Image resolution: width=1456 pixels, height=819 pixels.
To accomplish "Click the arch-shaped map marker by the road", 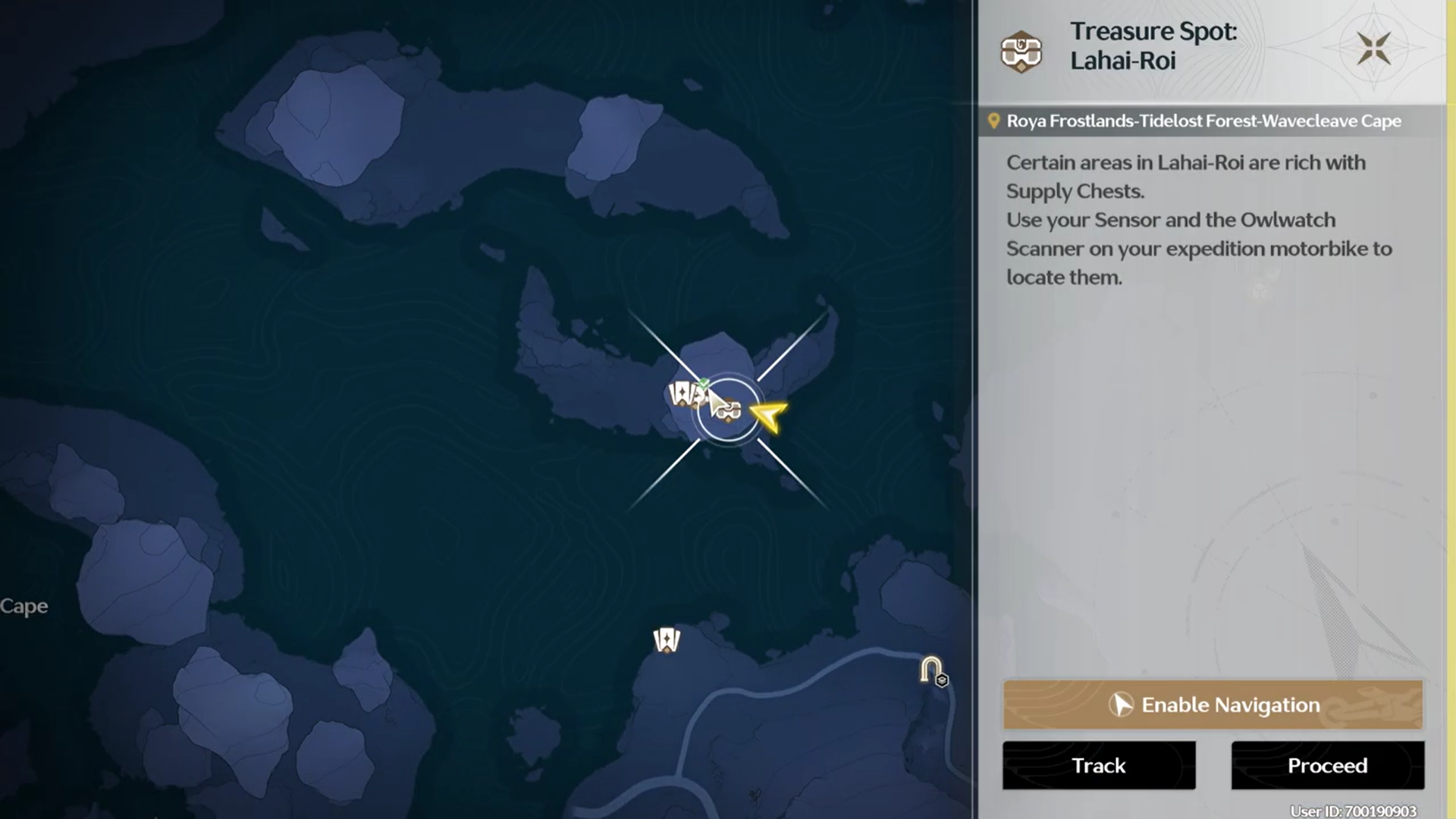I will point(931,670).
